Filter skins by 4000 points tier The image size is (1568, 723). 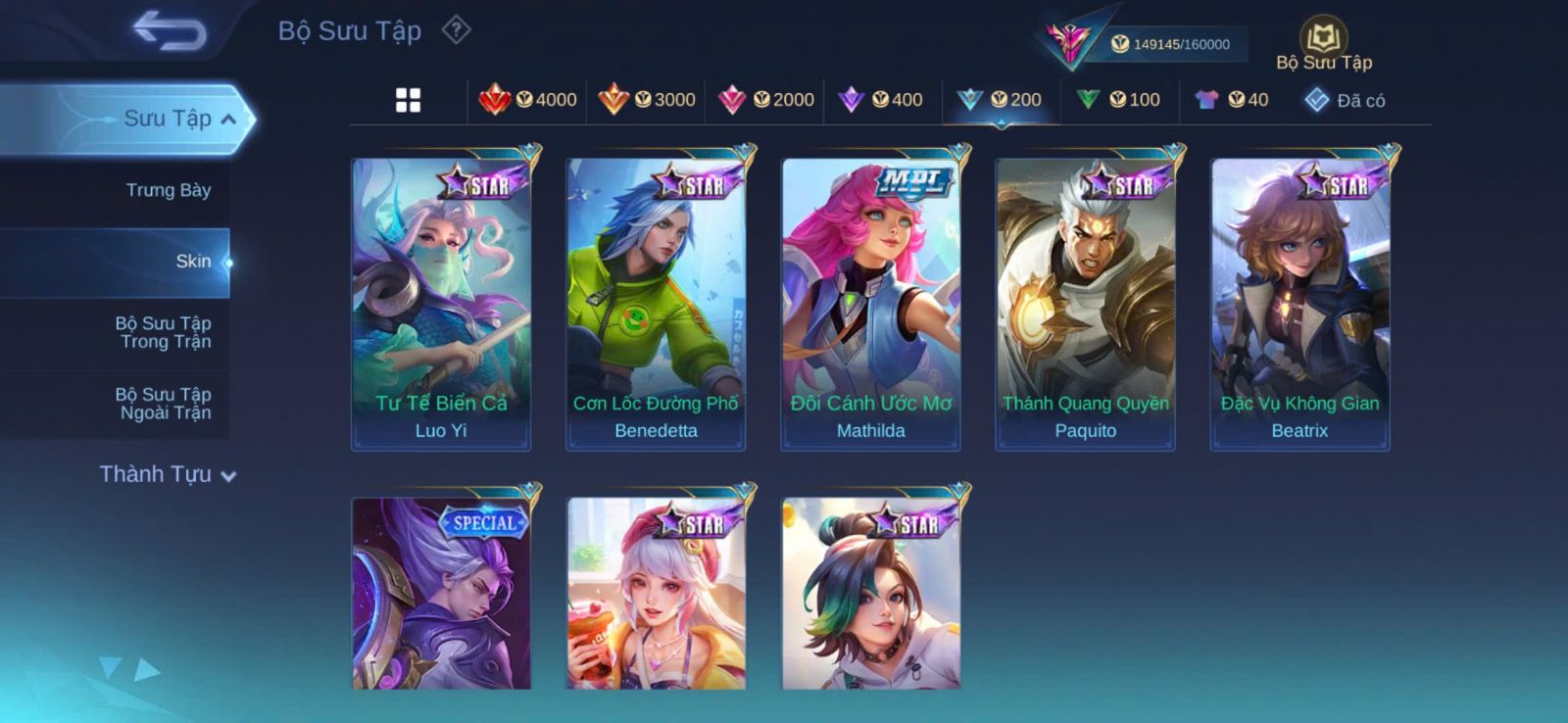pyautogui.click(x=528, y=100)
